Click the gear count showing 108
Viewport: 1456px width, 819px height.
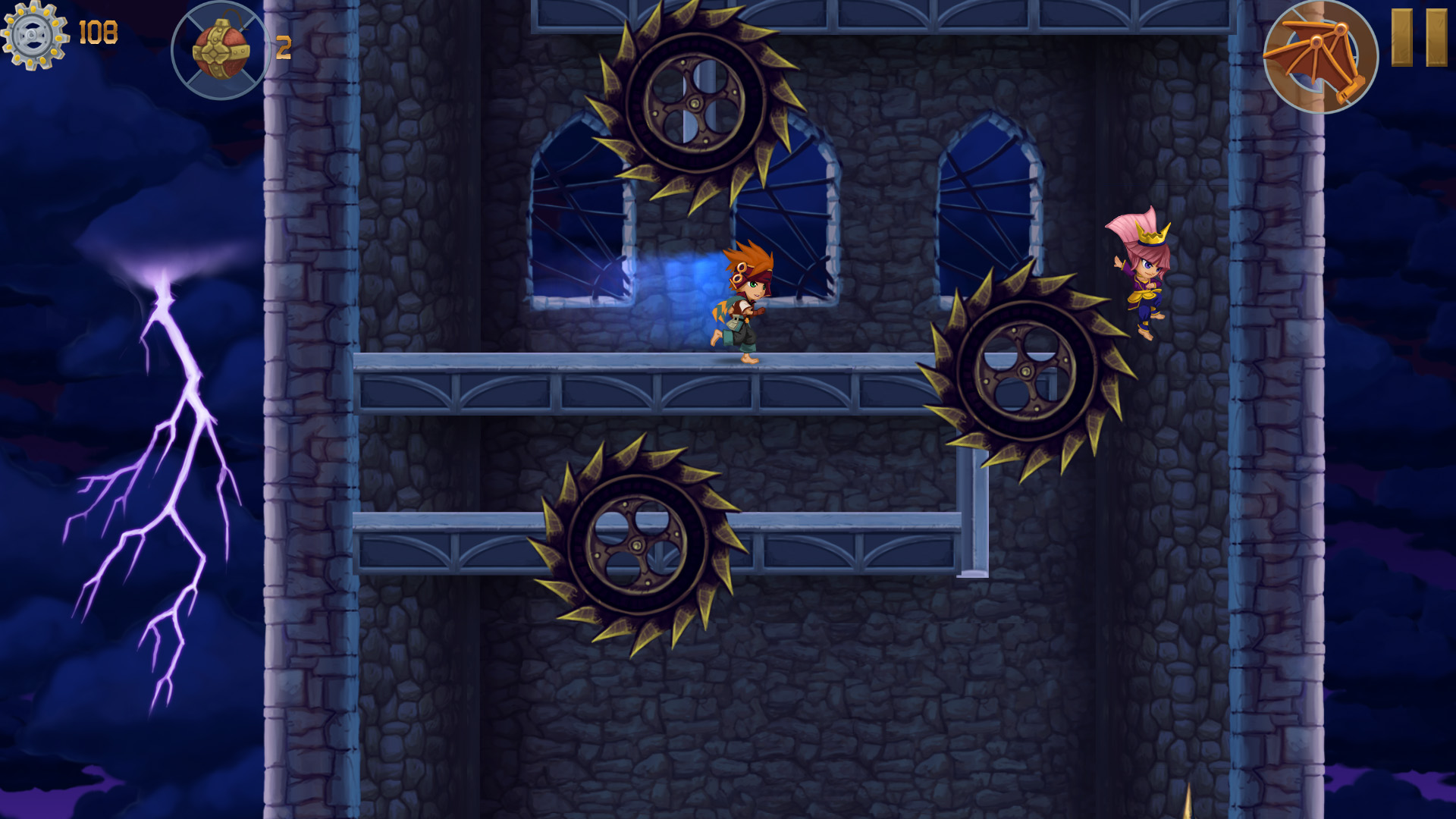pos(97,32)
